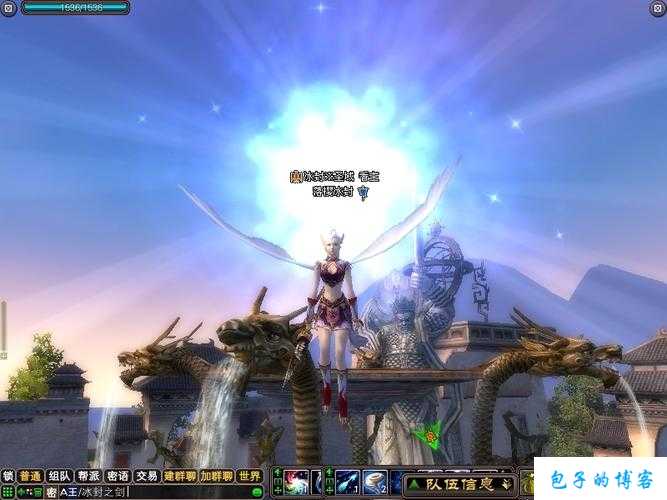The image size is (667, 500).
Task: Switch to the 交易 trade chat tab
Action: pyautogui.click(x=147, y=476)
